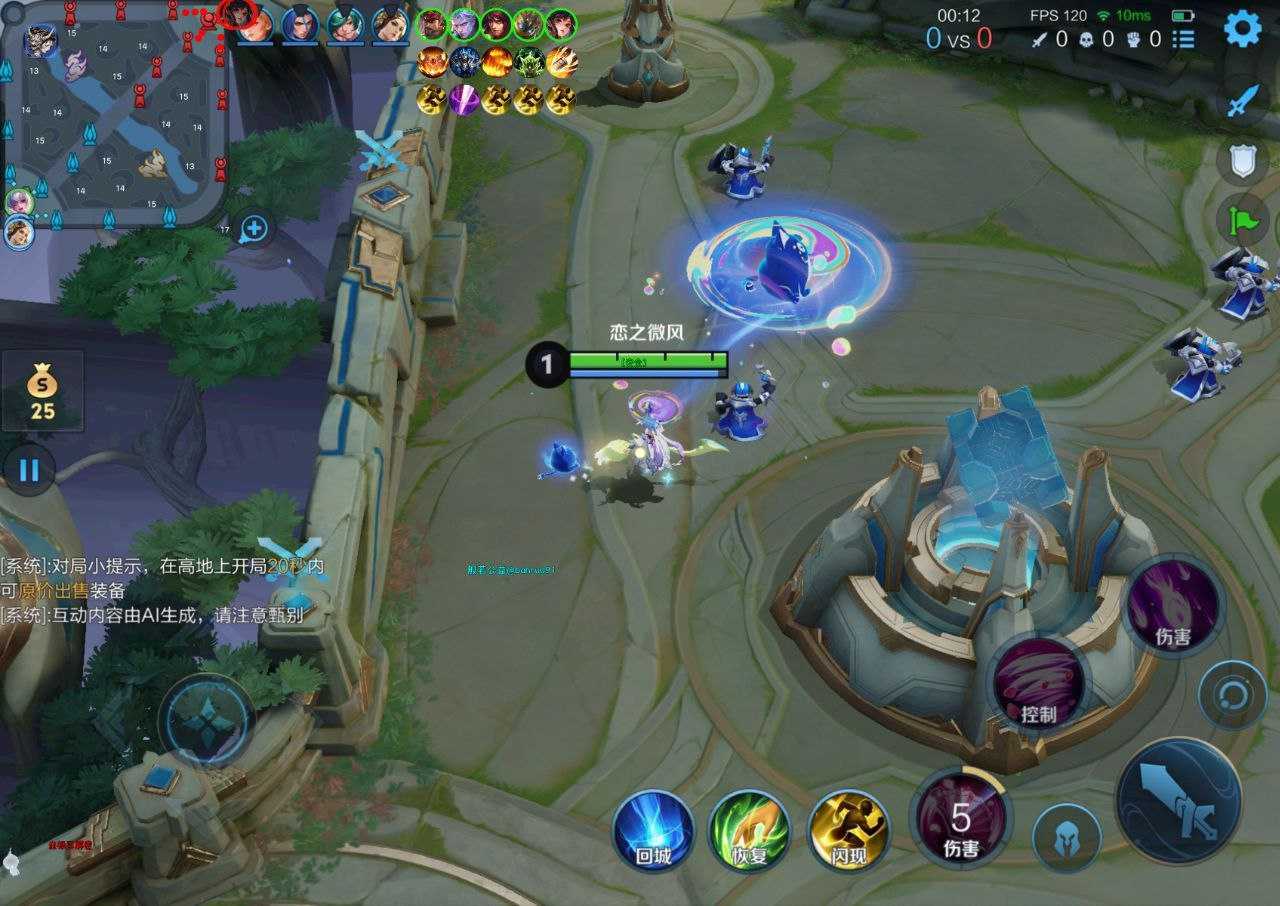The image size is (1280, 906).
Task: Tap the helmet hero-targeting button
Action: (1067, 837)
